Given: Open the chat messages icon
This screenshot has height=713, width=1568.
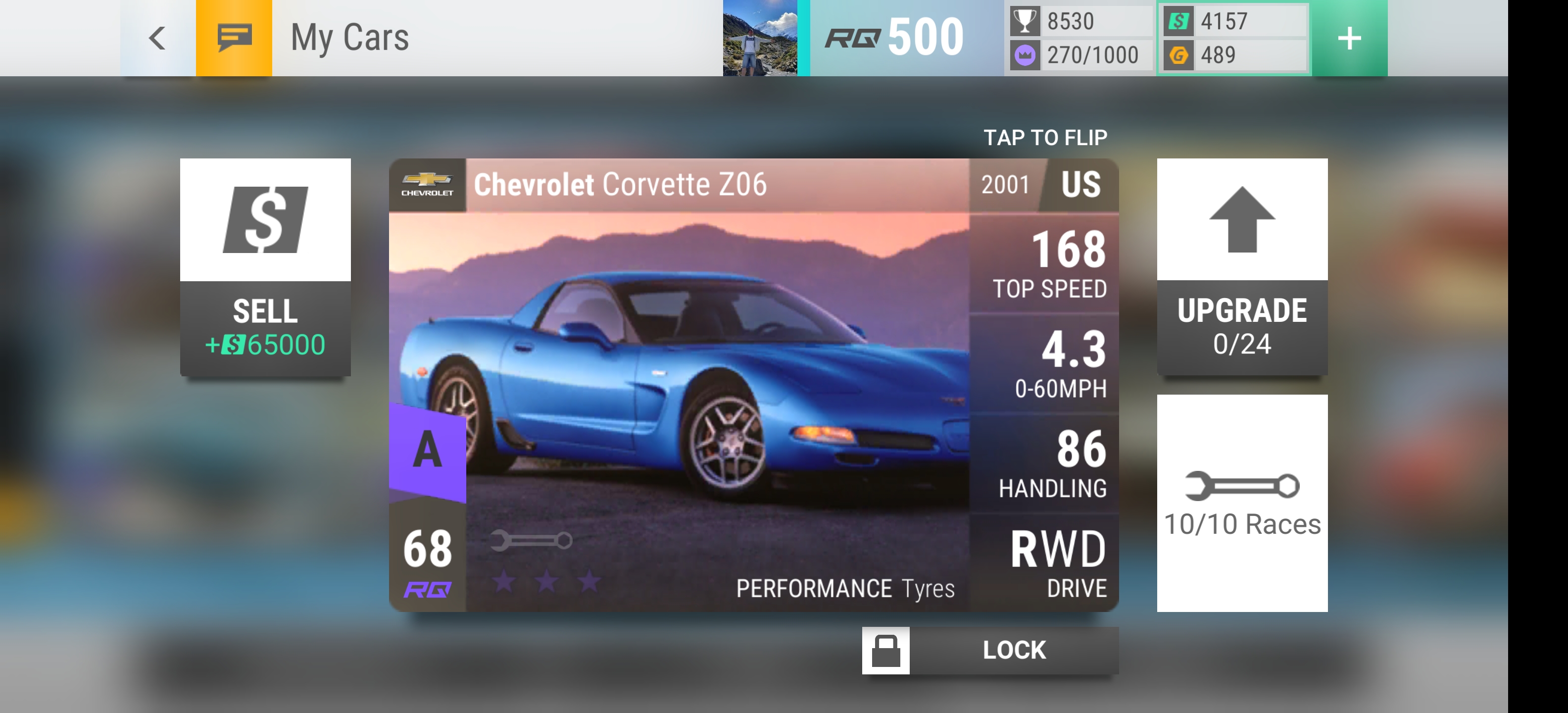Looking at the screenshot, I should (x=234, y=38).
